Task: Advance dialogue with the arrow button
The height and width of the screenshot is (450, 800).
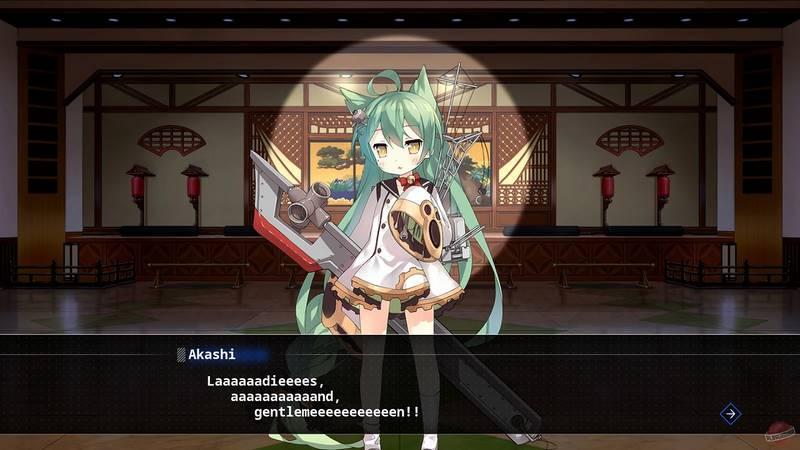Action: point(730,413)
